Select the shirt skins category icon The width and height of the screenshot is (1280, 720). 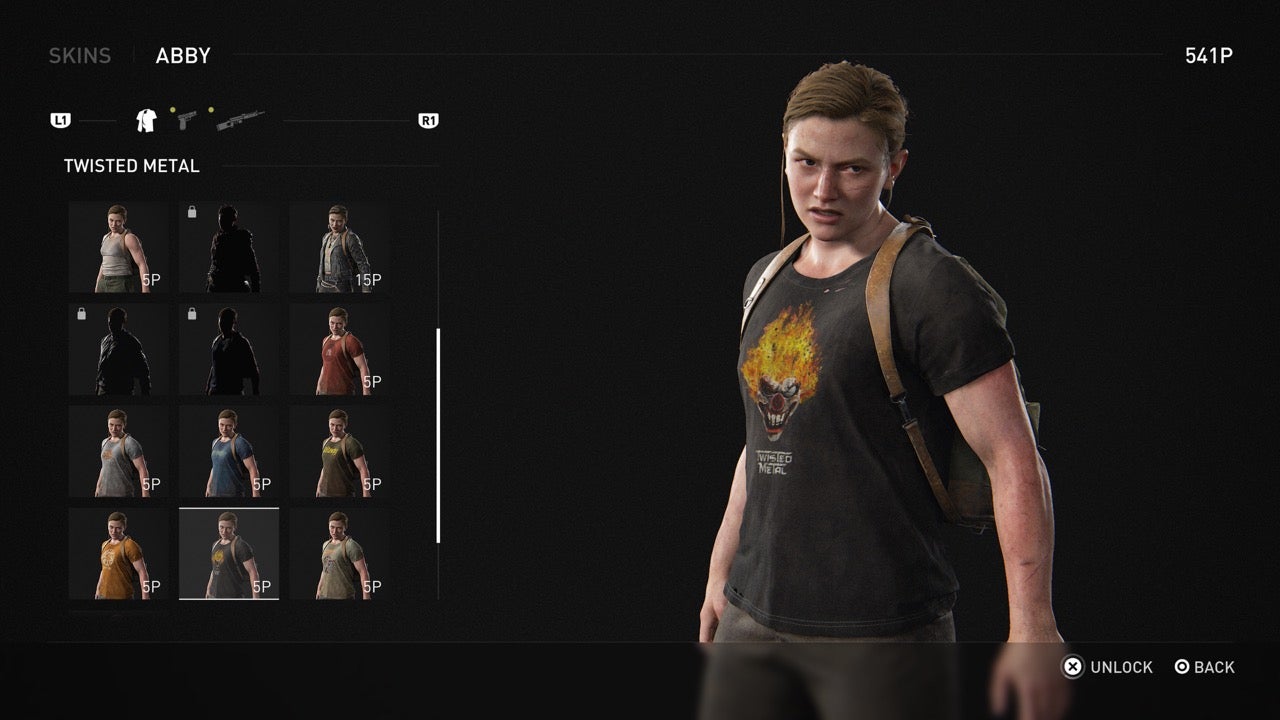pos(144,119)
